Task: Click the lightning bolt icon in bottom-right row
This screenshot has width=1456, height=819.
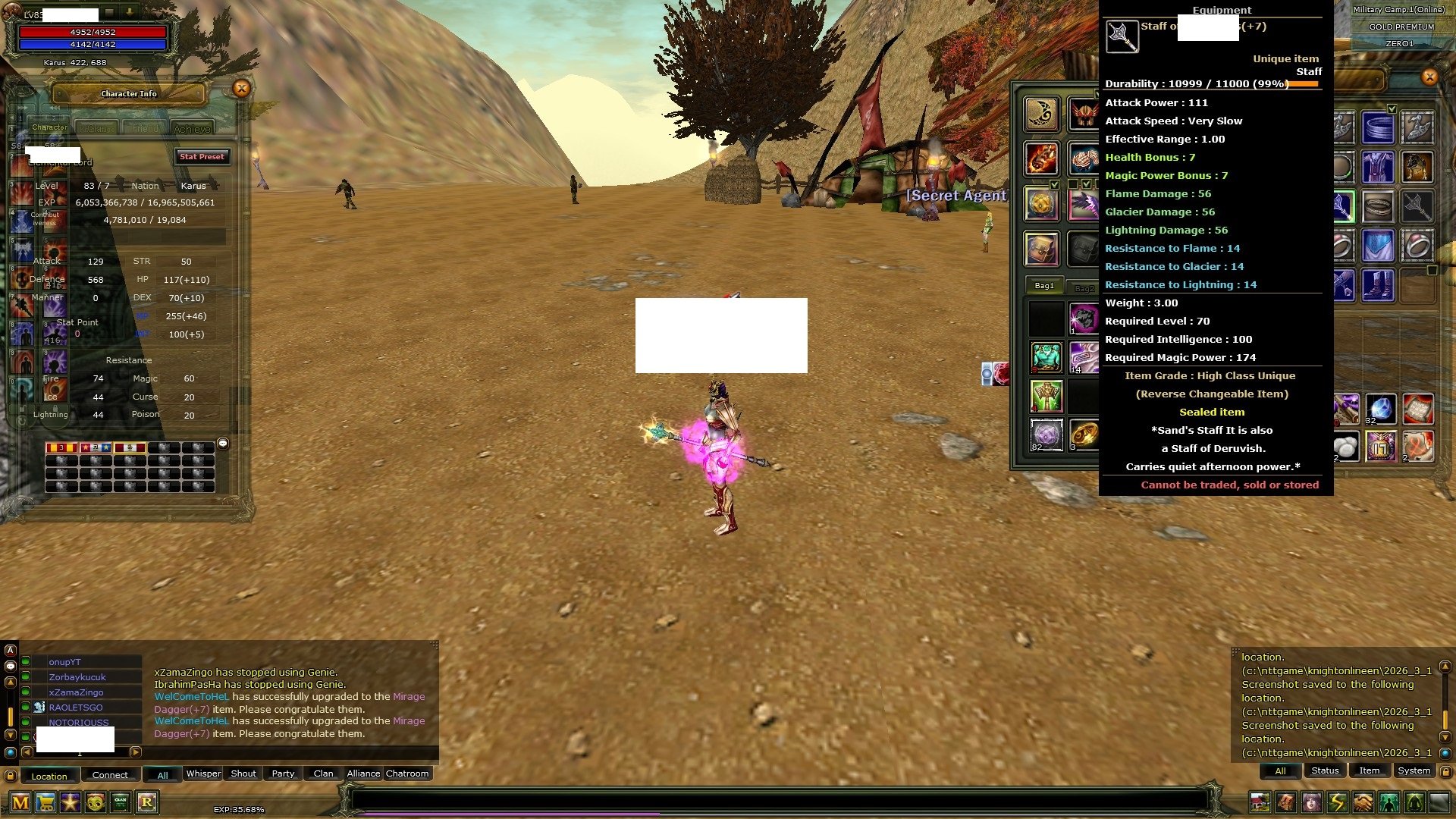Action: (x=1337, y=802)
